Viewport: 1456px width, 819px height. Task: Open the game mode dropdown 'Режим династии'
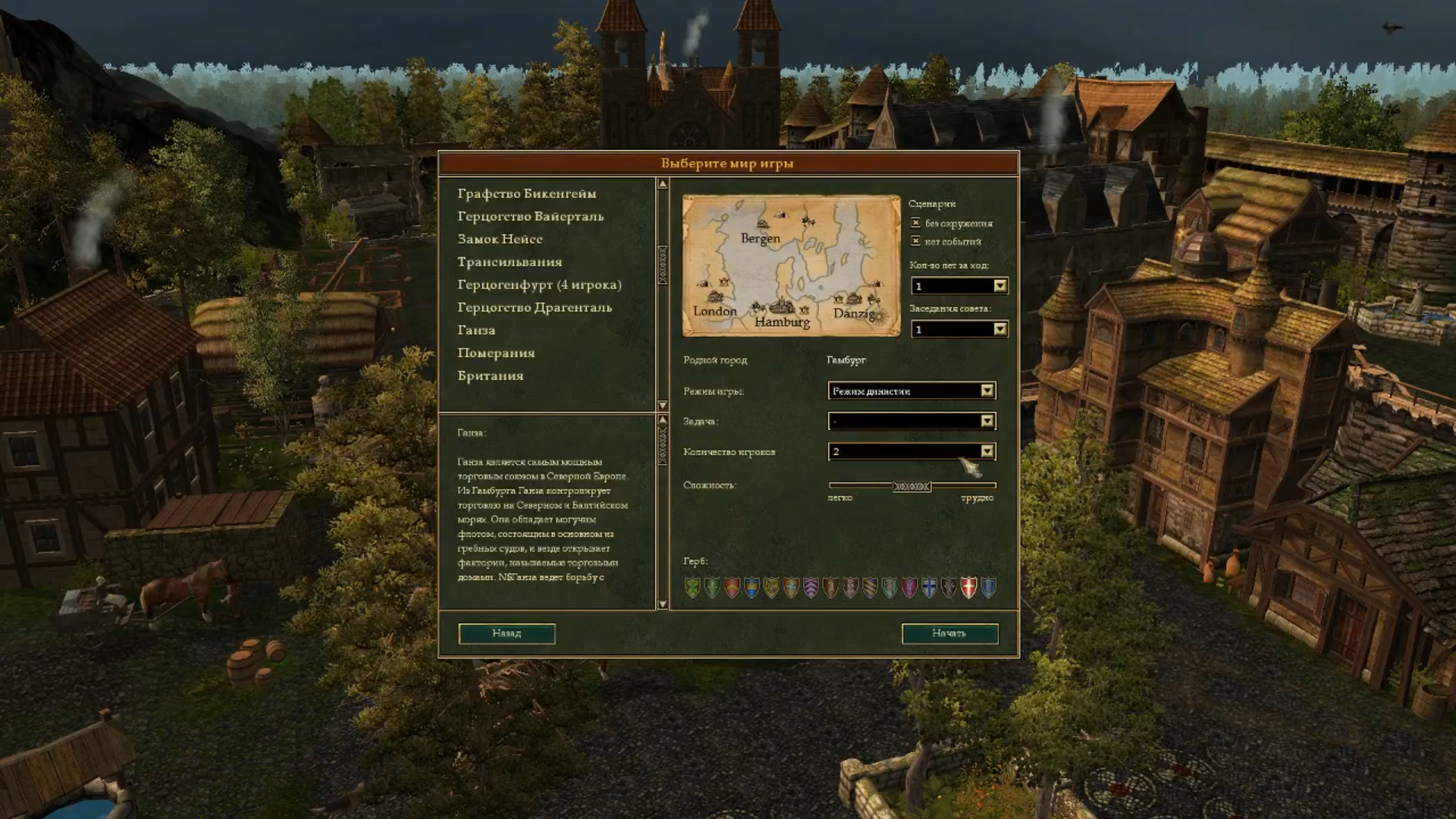click(x=987, y=391)
